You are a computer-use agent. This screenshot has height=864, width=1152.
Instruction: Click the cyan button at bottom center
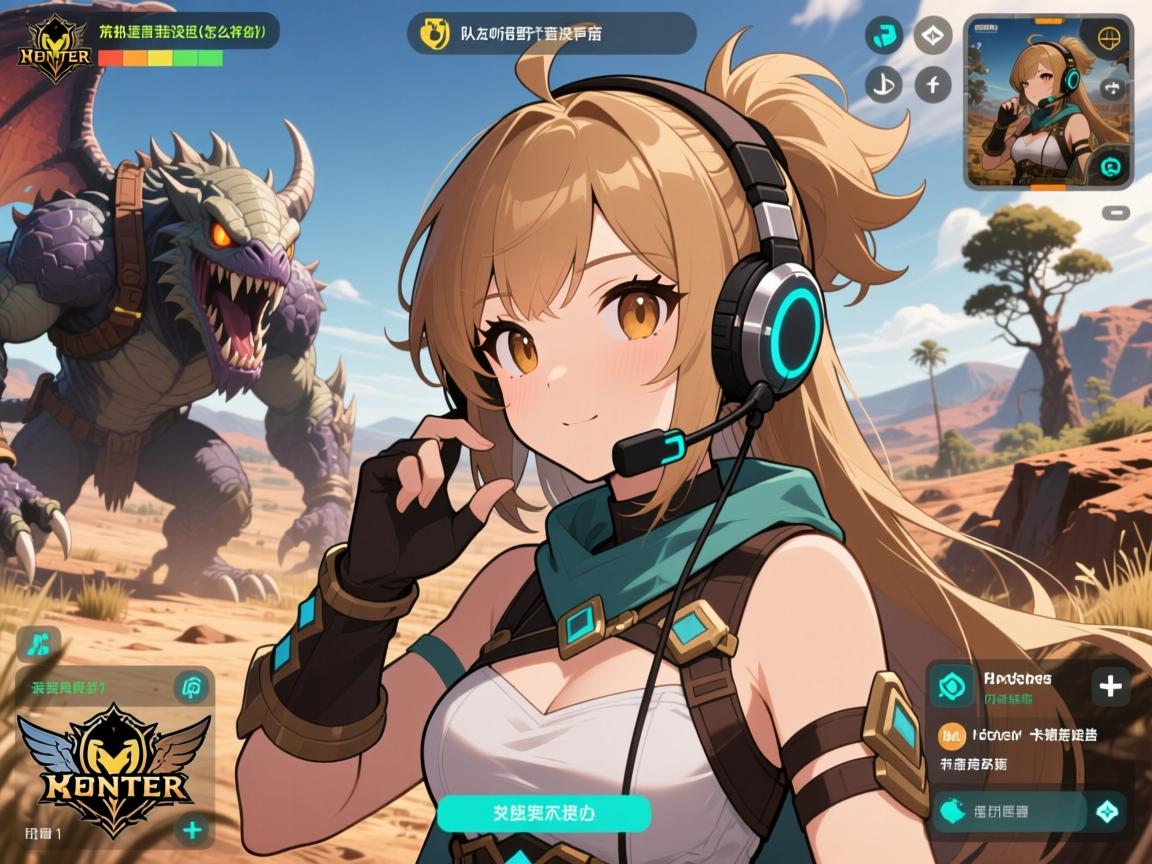(544, 812)
